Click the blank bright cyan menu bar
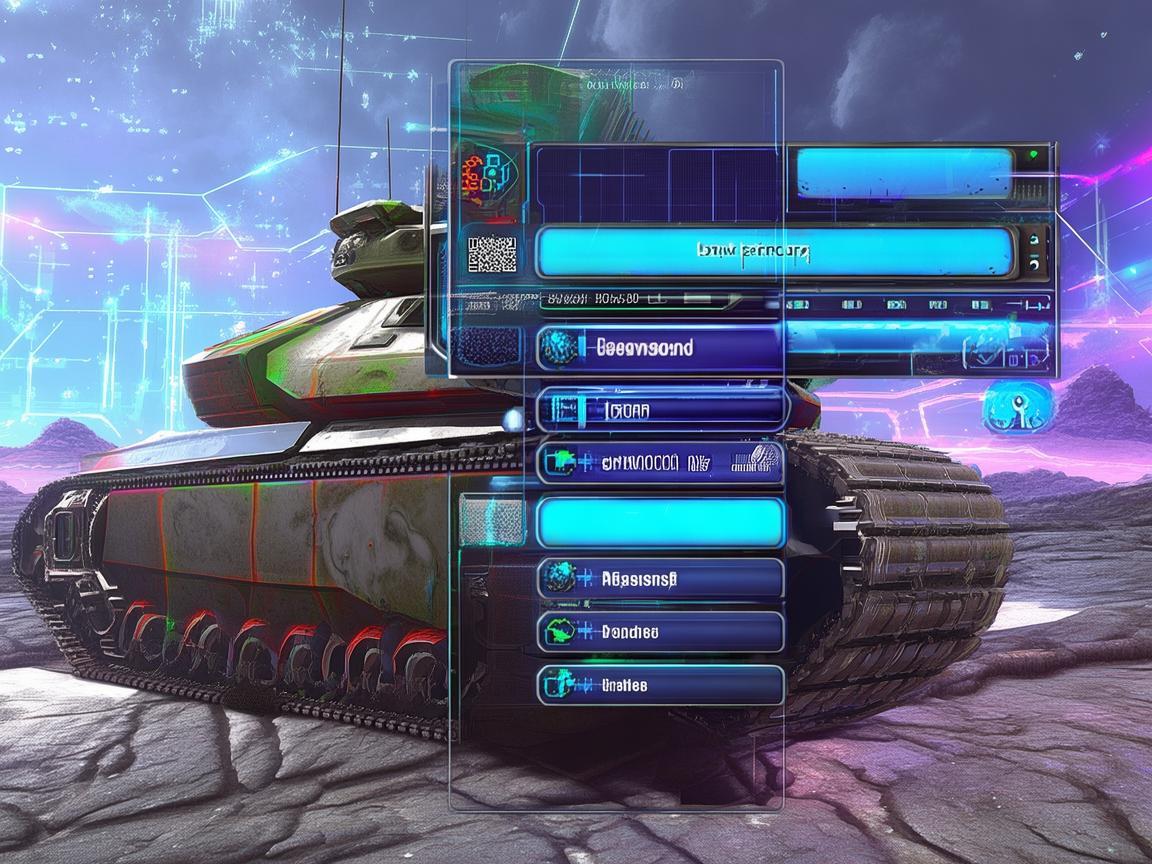The width and height of the screenshot is (1152, 864). pyautogui.click(x=660, y=522)
